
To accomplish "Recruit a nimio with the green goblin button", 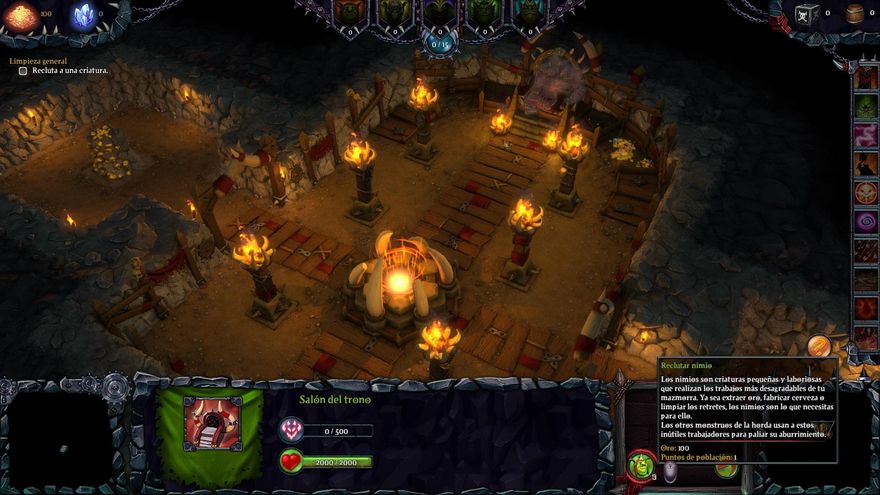I will tap(641, 466).
